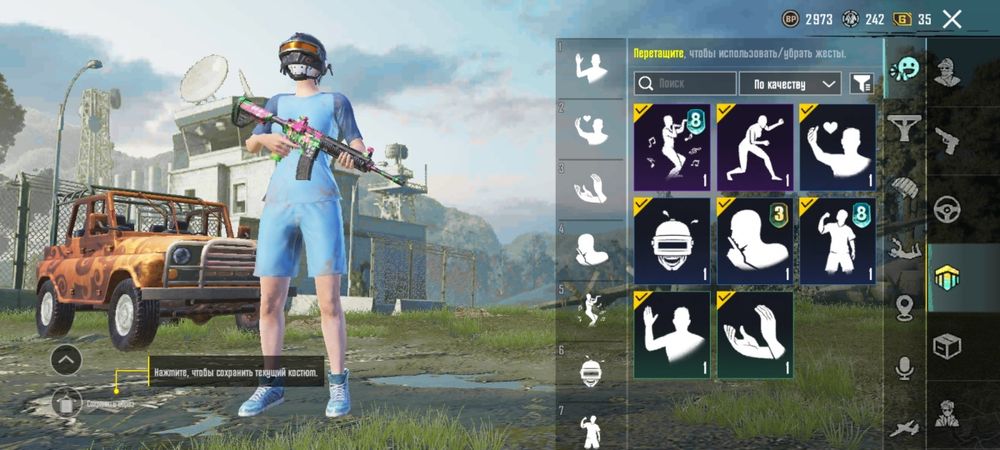The width and height of the screenshot is (1000, 450).
Task: Select the dancing emote with music notes
Action: (x=672, y=147)
